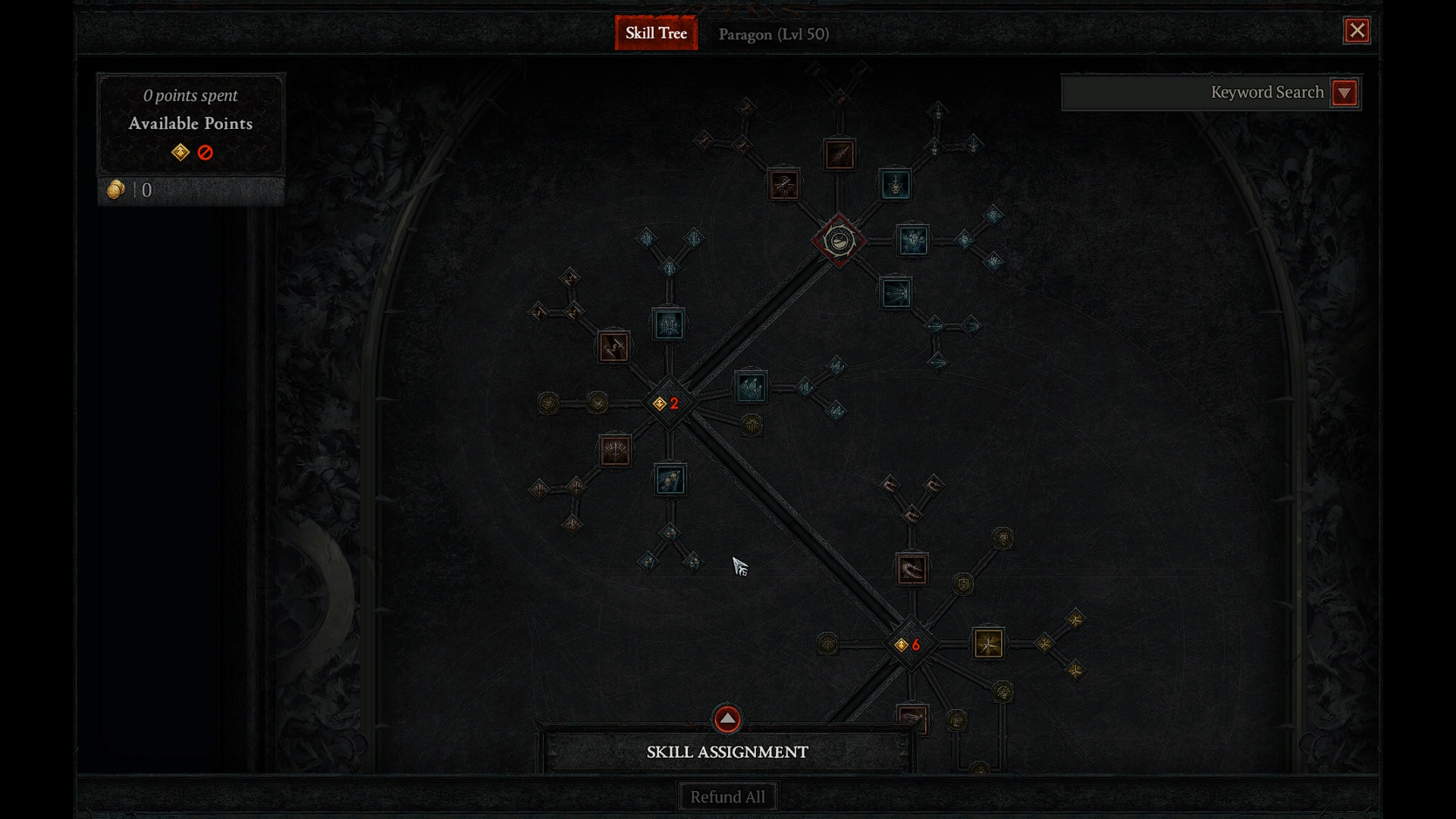Viewport: 1456px width, 819px height.
Task: Click the Keyword Search field
Action: (1197, 93)
